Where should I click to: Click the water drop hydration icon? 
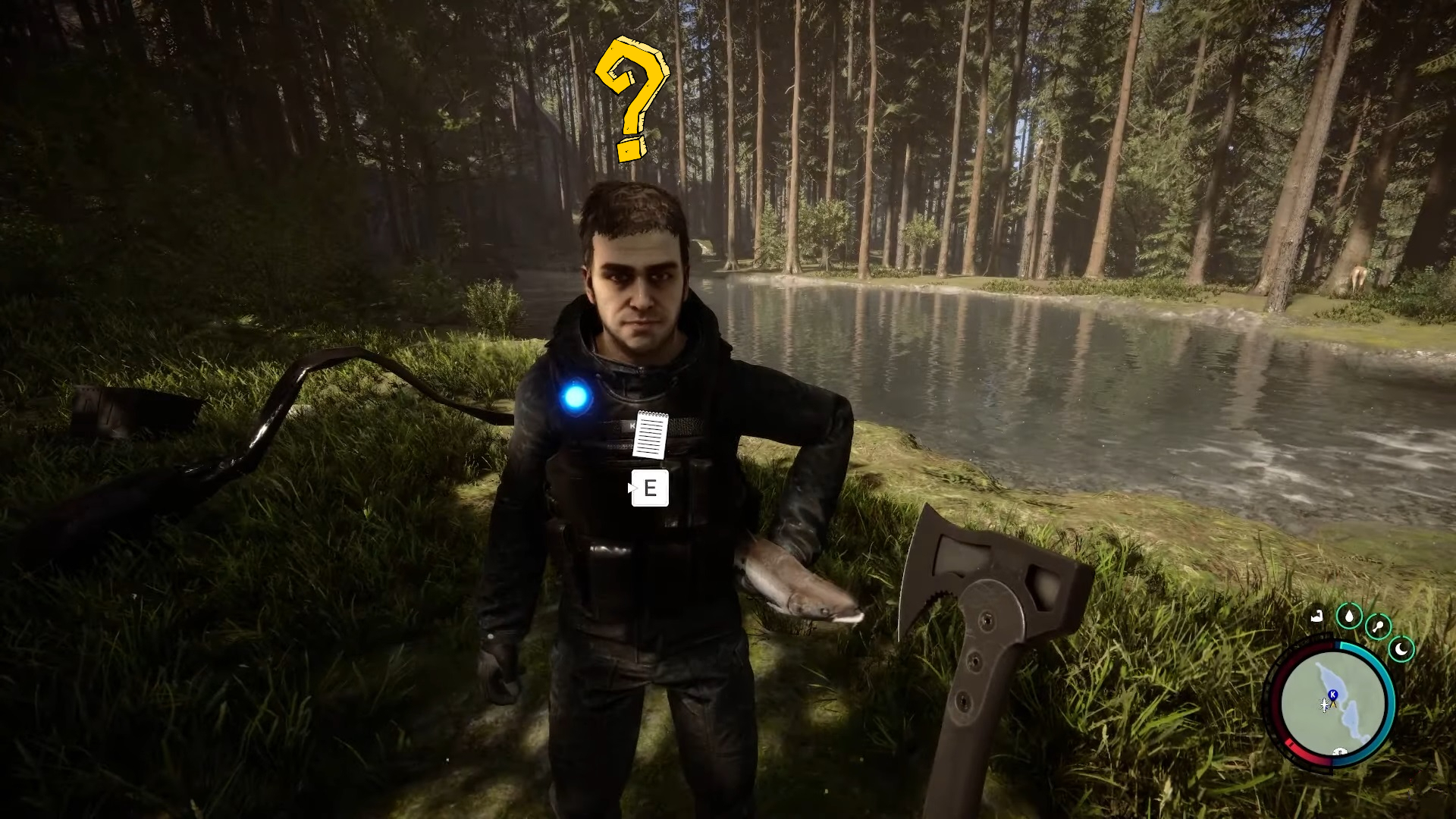click(x=1349, y=616)
